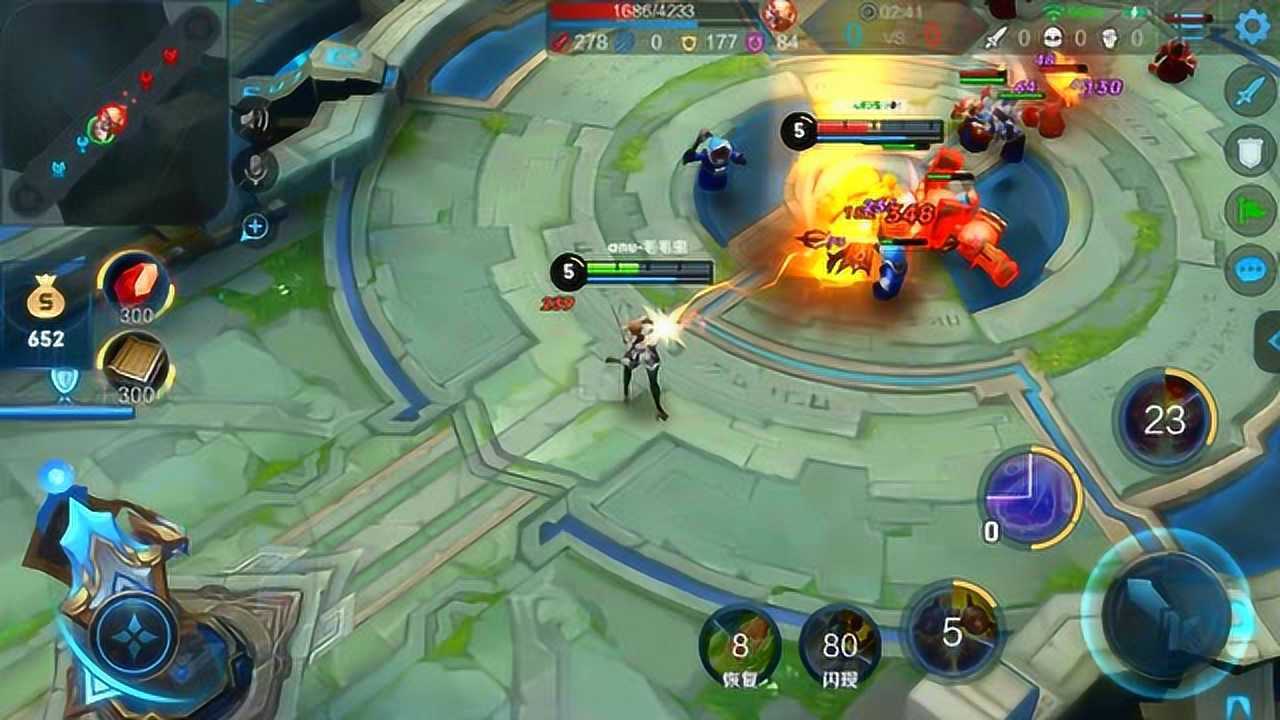Open the gold shop showing 652
1280x720 pixels.
(46, 310)
